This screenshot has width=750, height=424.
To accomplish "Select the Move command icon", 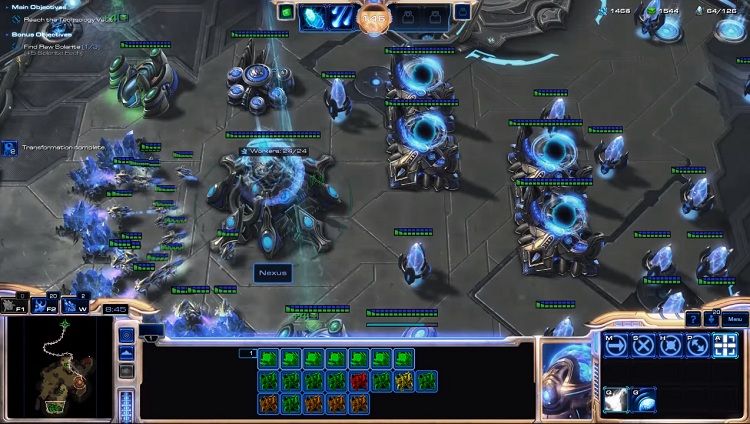I will click(x=614, y=345).
